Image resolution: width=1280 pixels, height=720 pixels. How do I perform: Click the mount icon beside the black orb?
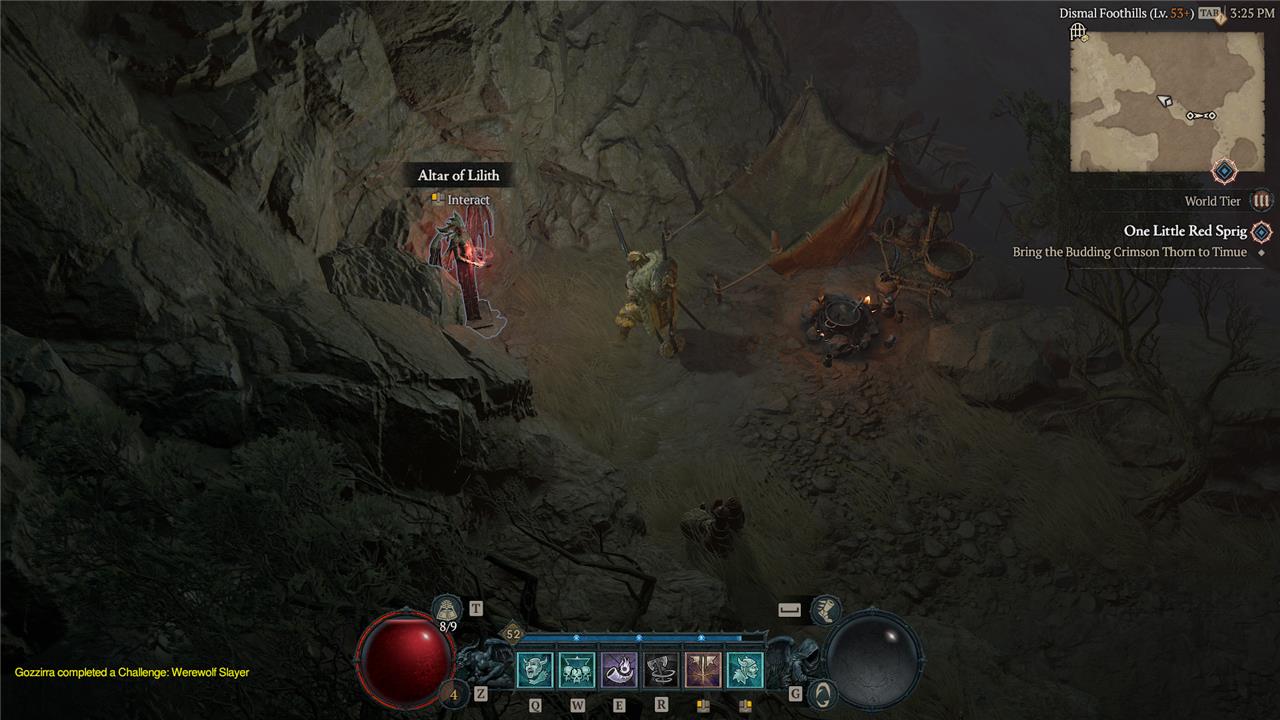(x=822, y=693)
